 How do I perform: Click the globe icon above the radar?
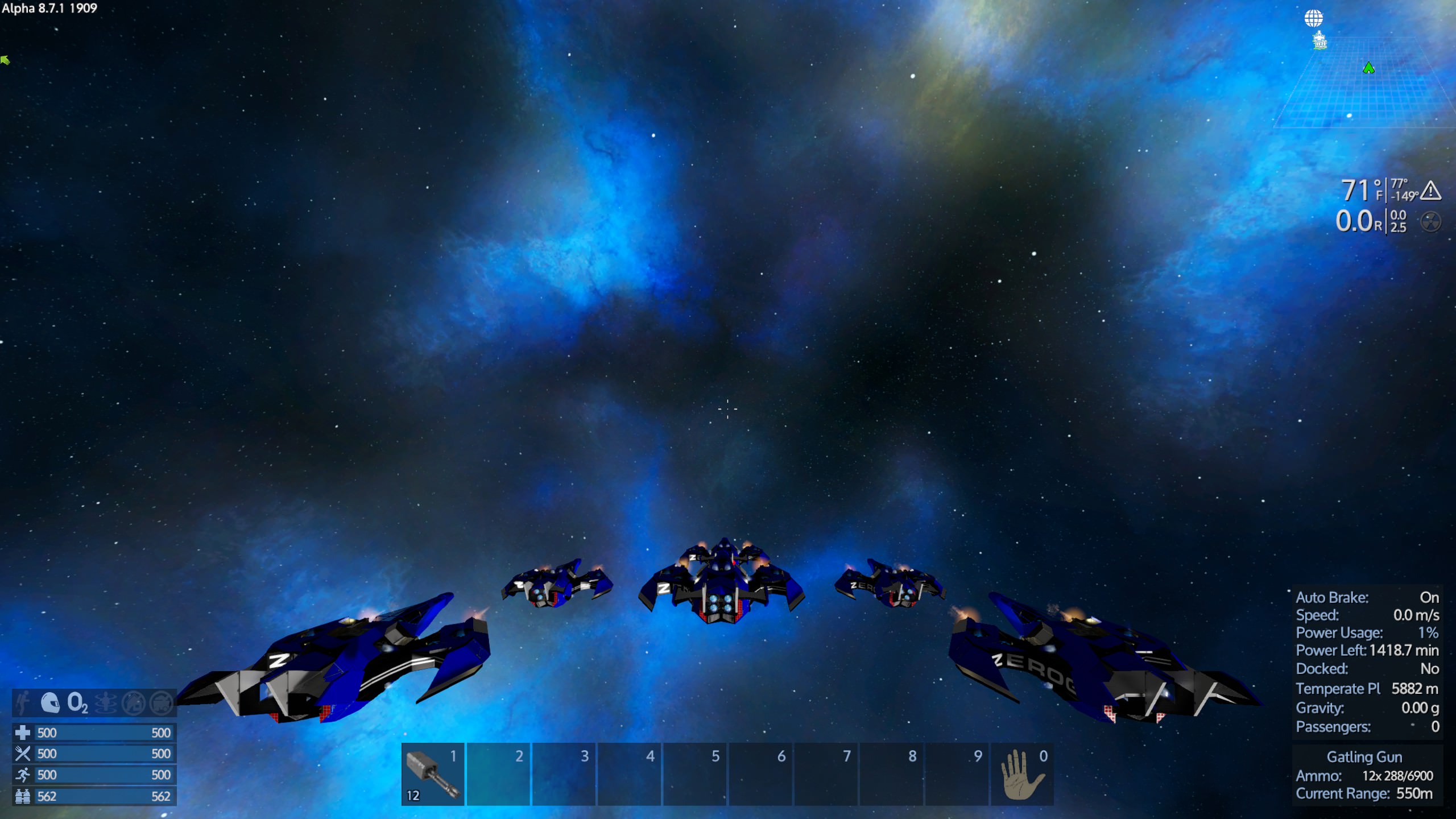(1313, 18)
